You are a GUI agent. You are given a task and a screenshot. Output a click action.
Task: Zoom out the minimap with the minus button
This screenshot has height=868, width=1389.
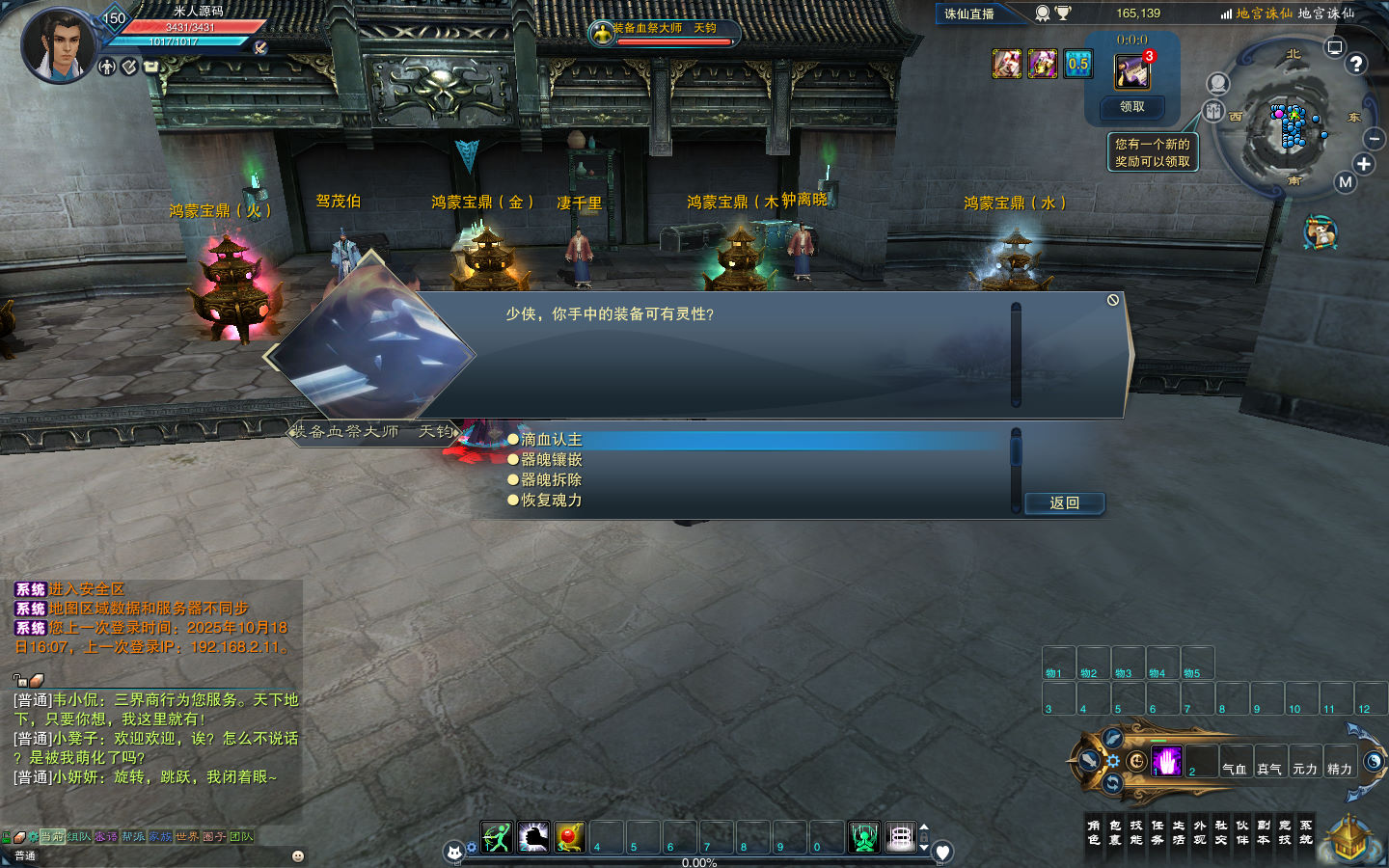tap(1375, 140)
